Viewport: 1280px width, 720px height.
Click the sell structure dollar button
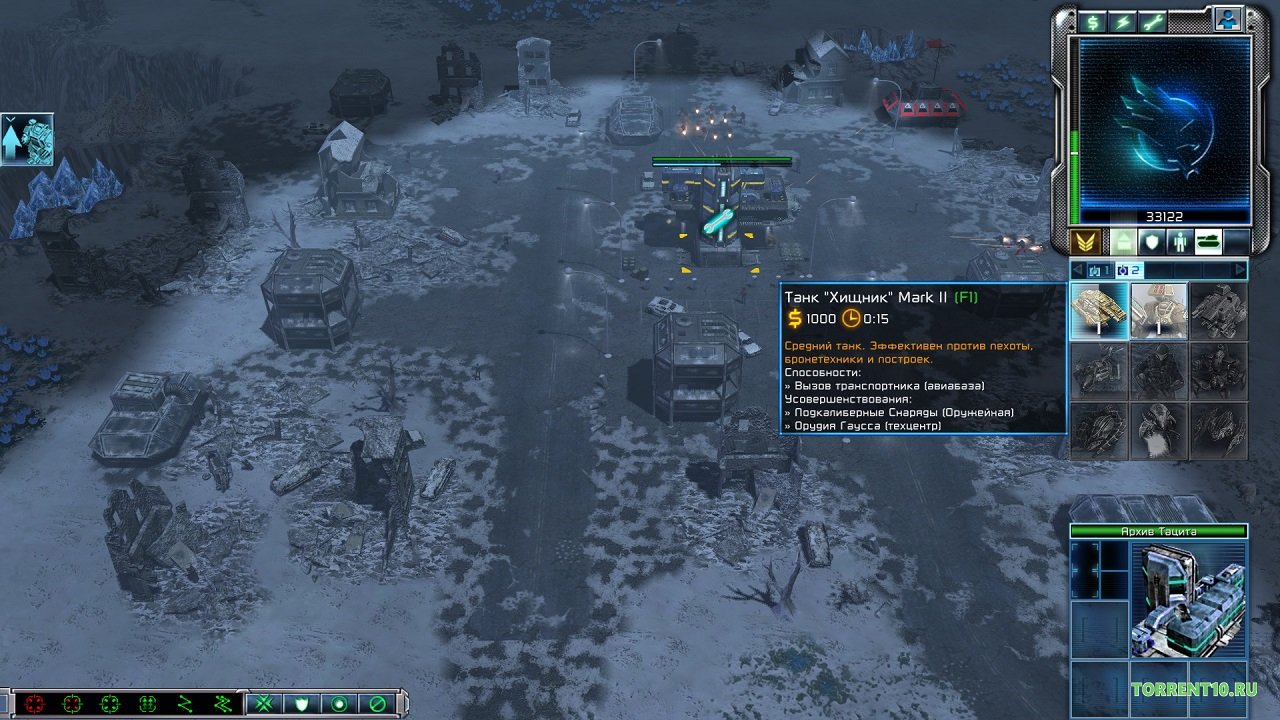[x=1093, y=22]
